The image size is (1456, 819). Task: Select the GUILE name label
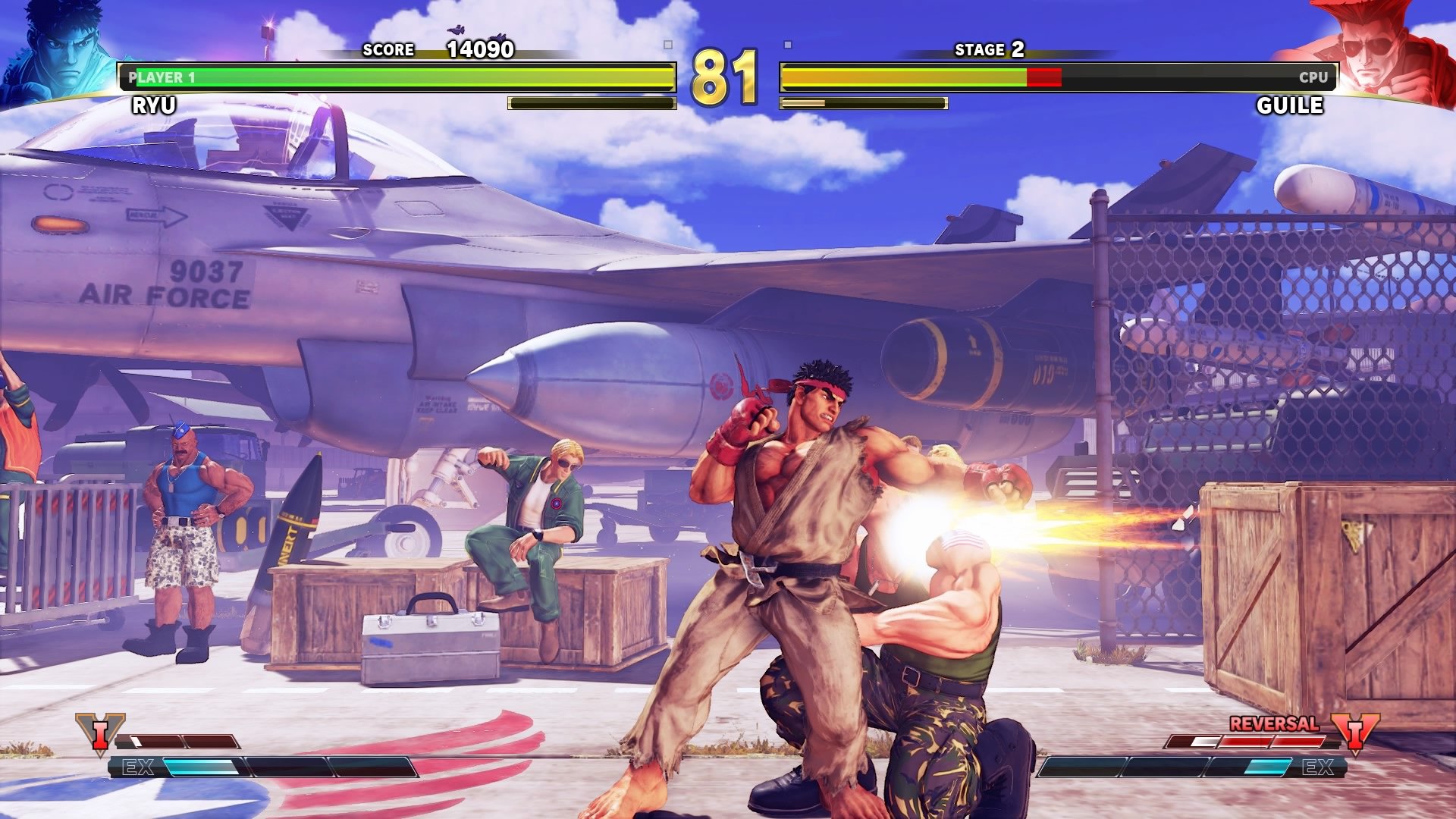click(1291, 106)
